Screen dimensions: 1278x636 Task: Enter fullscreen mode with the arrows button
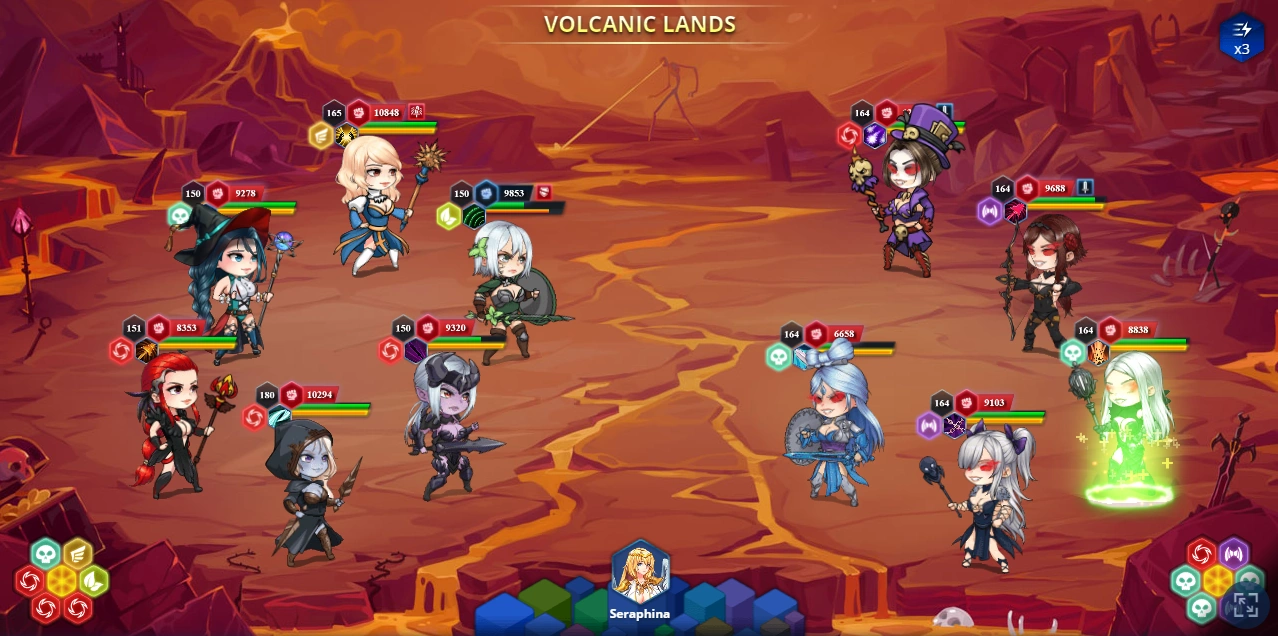[1245, 604]
